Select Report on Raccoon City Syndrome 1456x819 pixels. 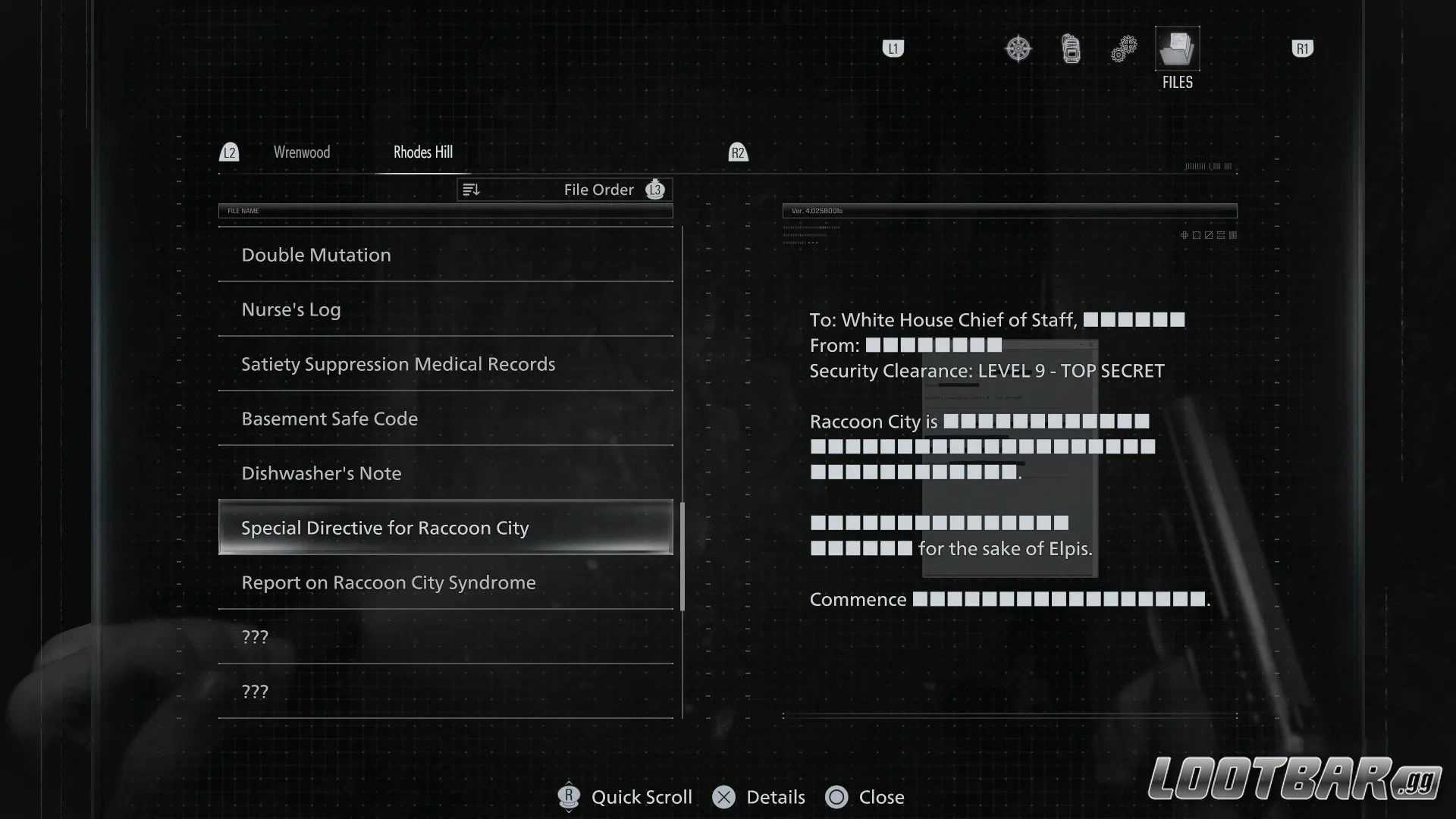pyautogui.click(x=445, y=582)
